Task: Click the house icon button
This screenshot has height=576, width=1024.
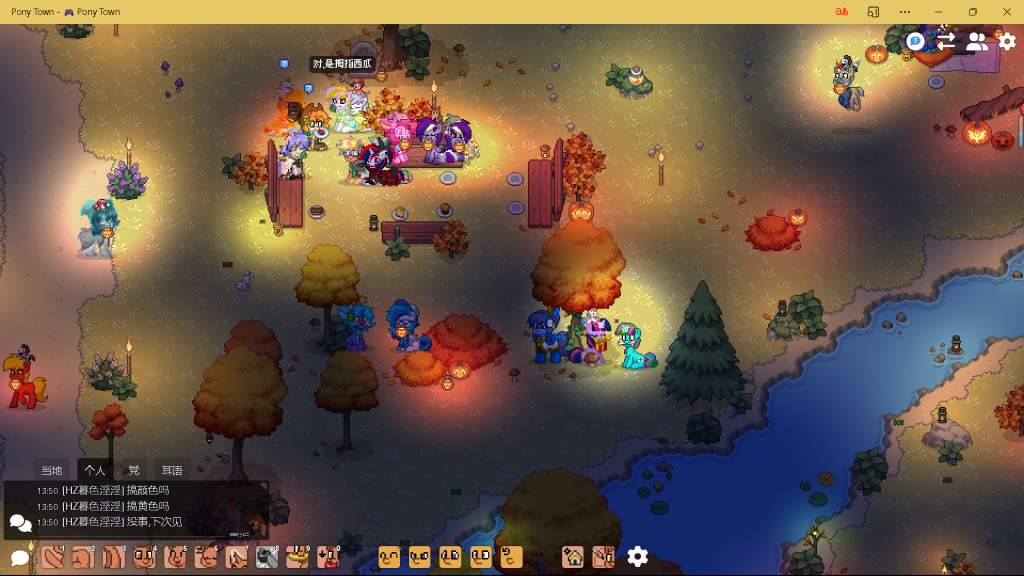Action: [x=573, y=557]
